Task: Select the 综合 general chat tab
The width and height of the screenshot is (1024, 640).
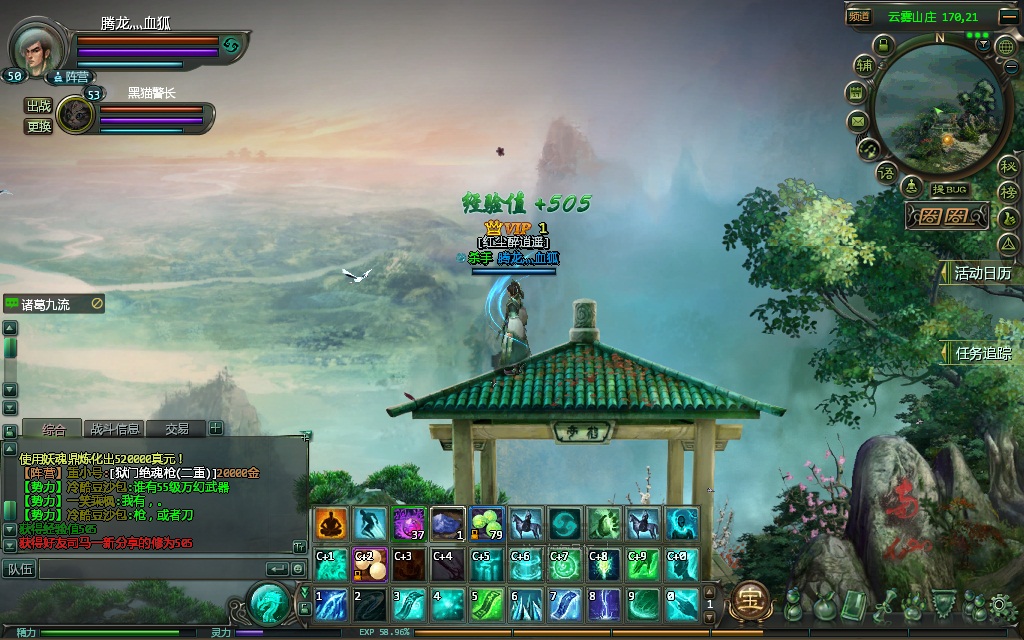Action: [x=53, y=429]
